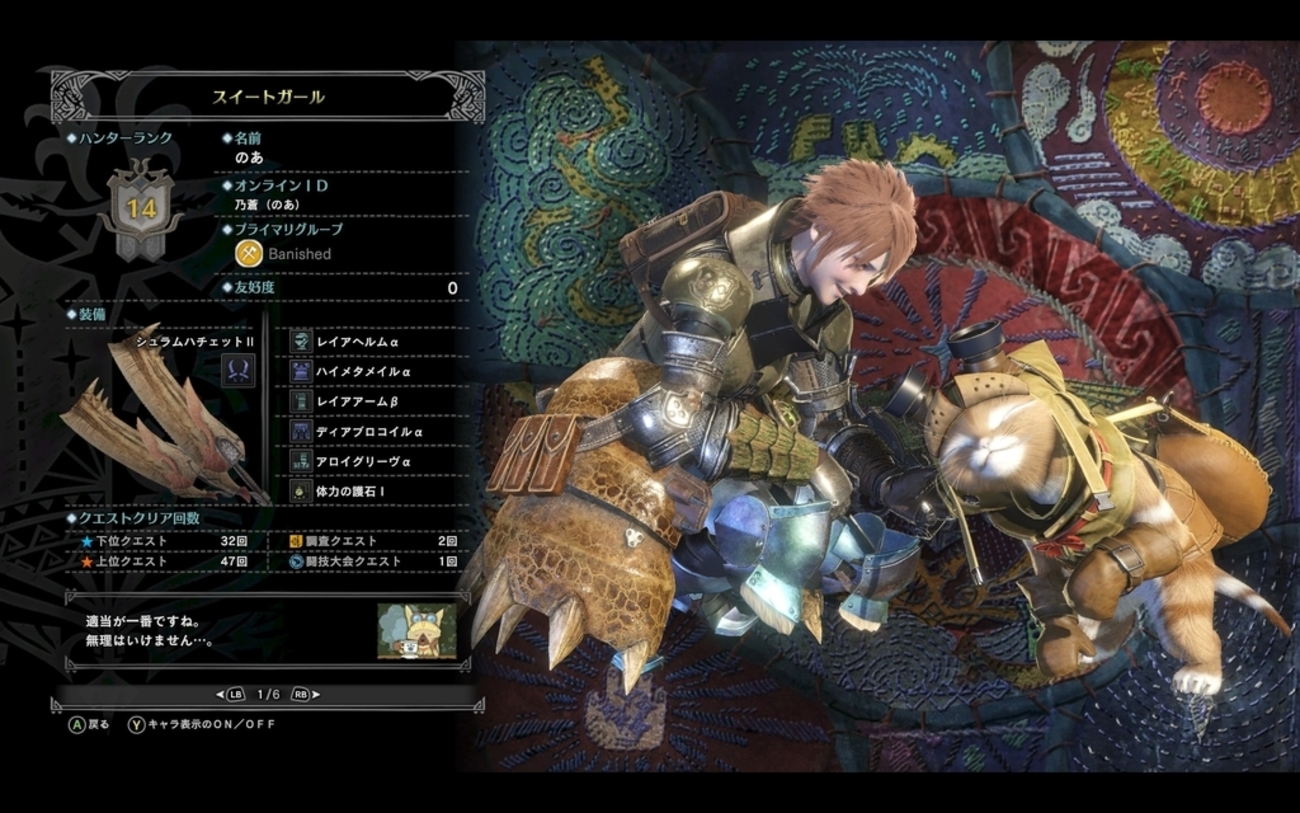Choose the レイアアームβ arm armor row
Viewport: 1300px width, 813px height.
[x=358, y=402]
